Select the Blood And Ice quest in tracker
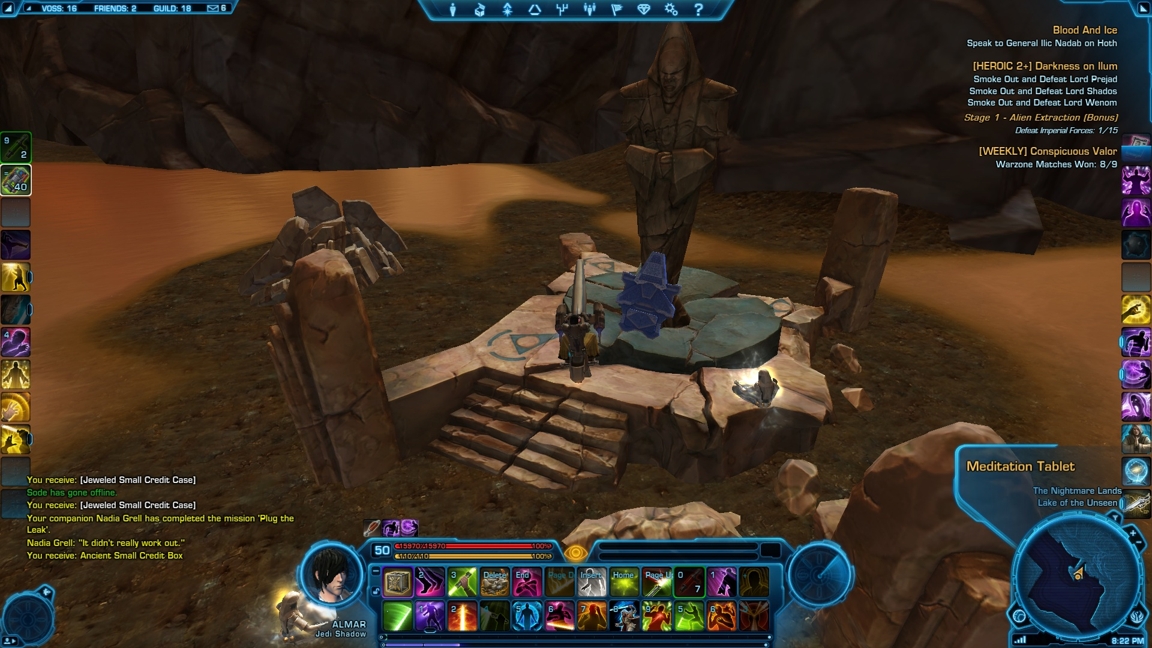 pyautogui.click(x=1084, y=30)
